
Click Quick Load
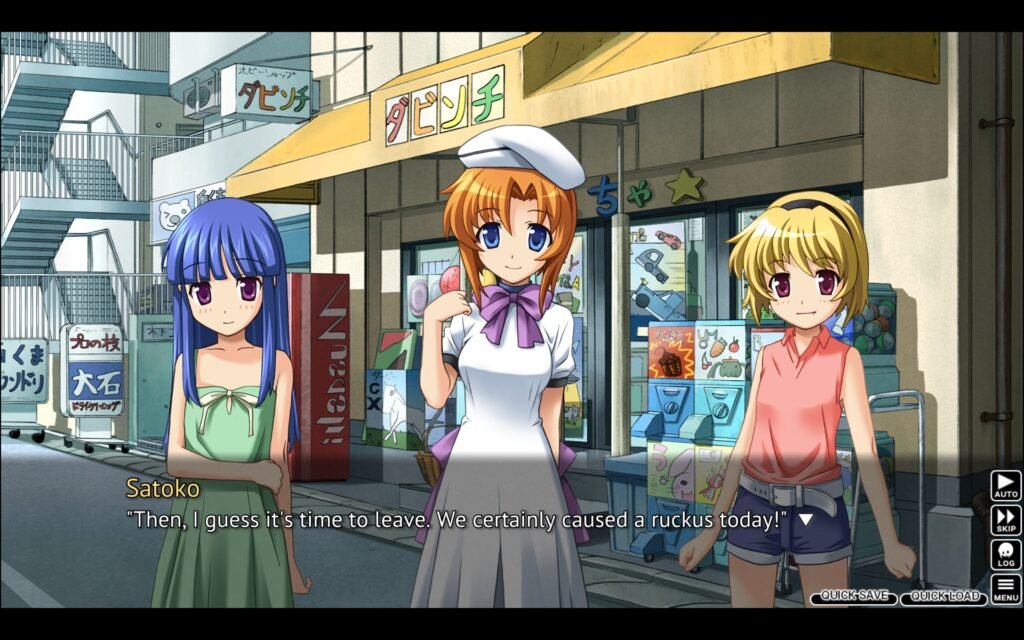[944, 596]
